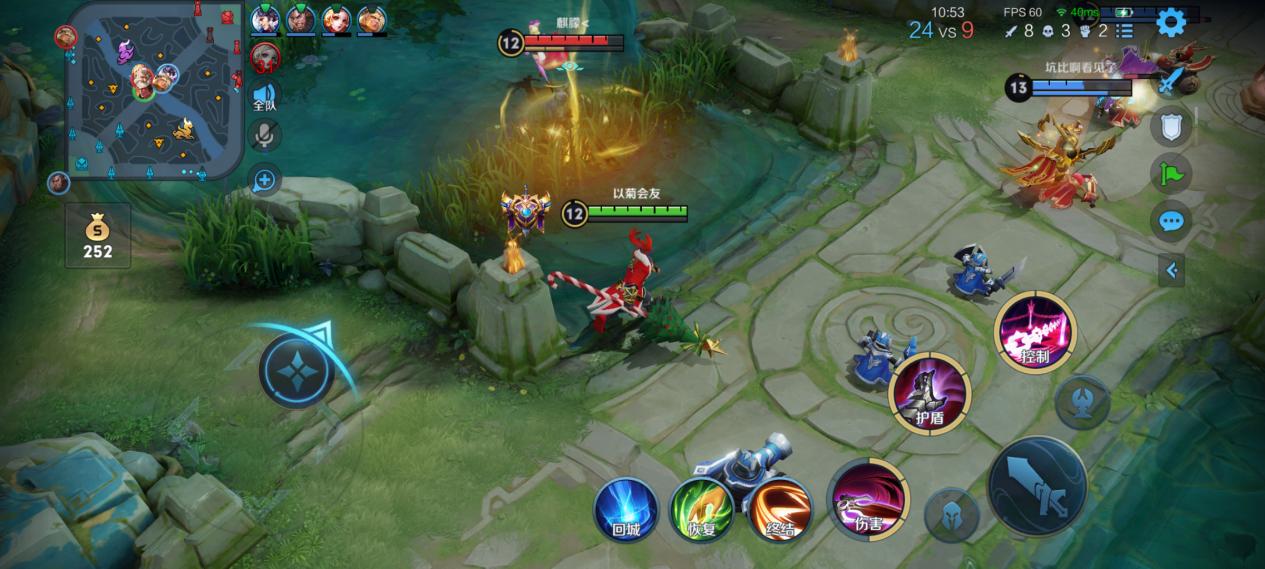Click the magnifier plus button
Viewport: 1265px width, 569px height.
pyautogui.click(x=264, y=181)
